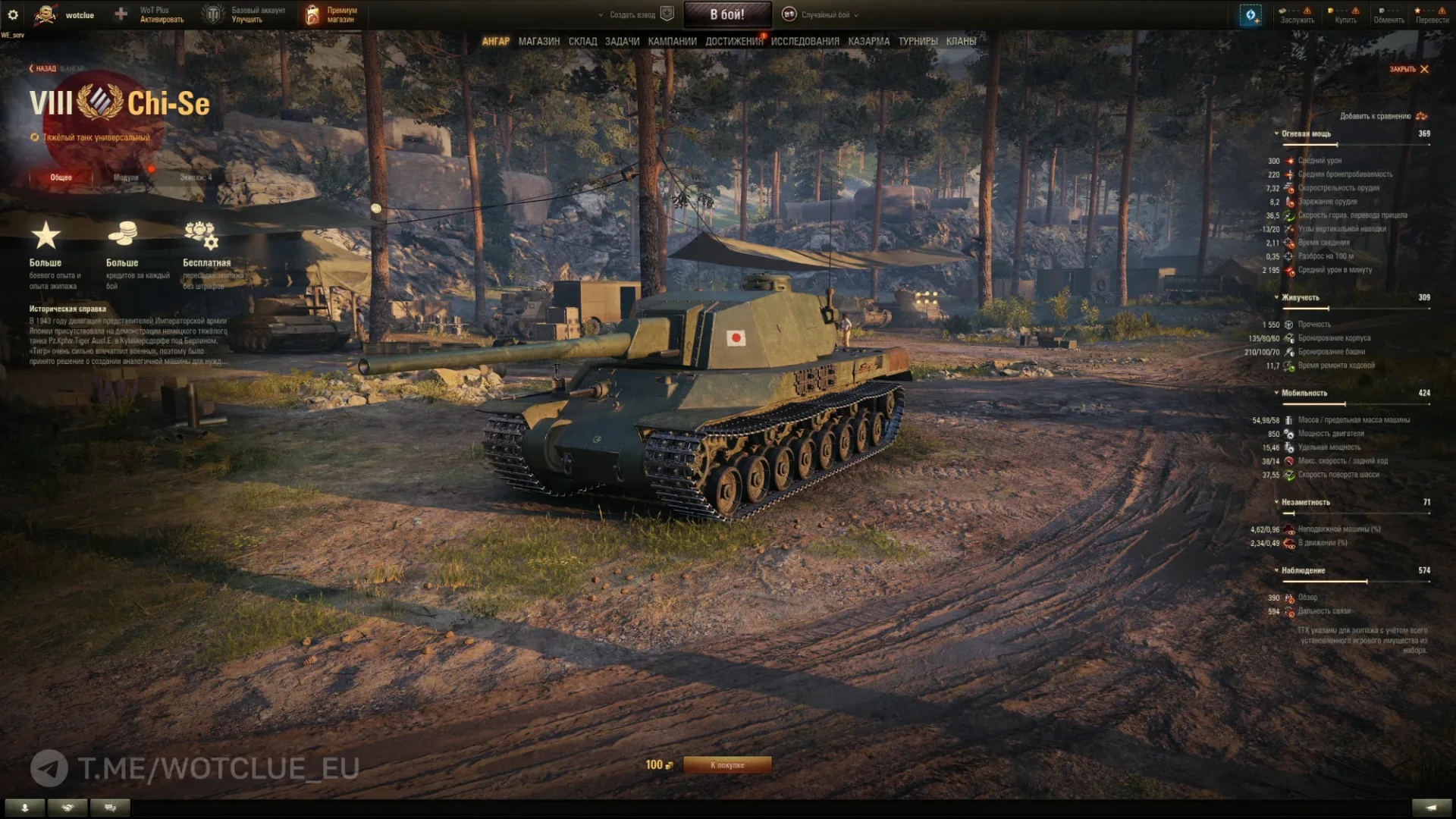The height and width of the screenshot is (819, 1456).
Task: Go back to the hangar via Назад
Action: pyautogui.click(x=44, y=69)
